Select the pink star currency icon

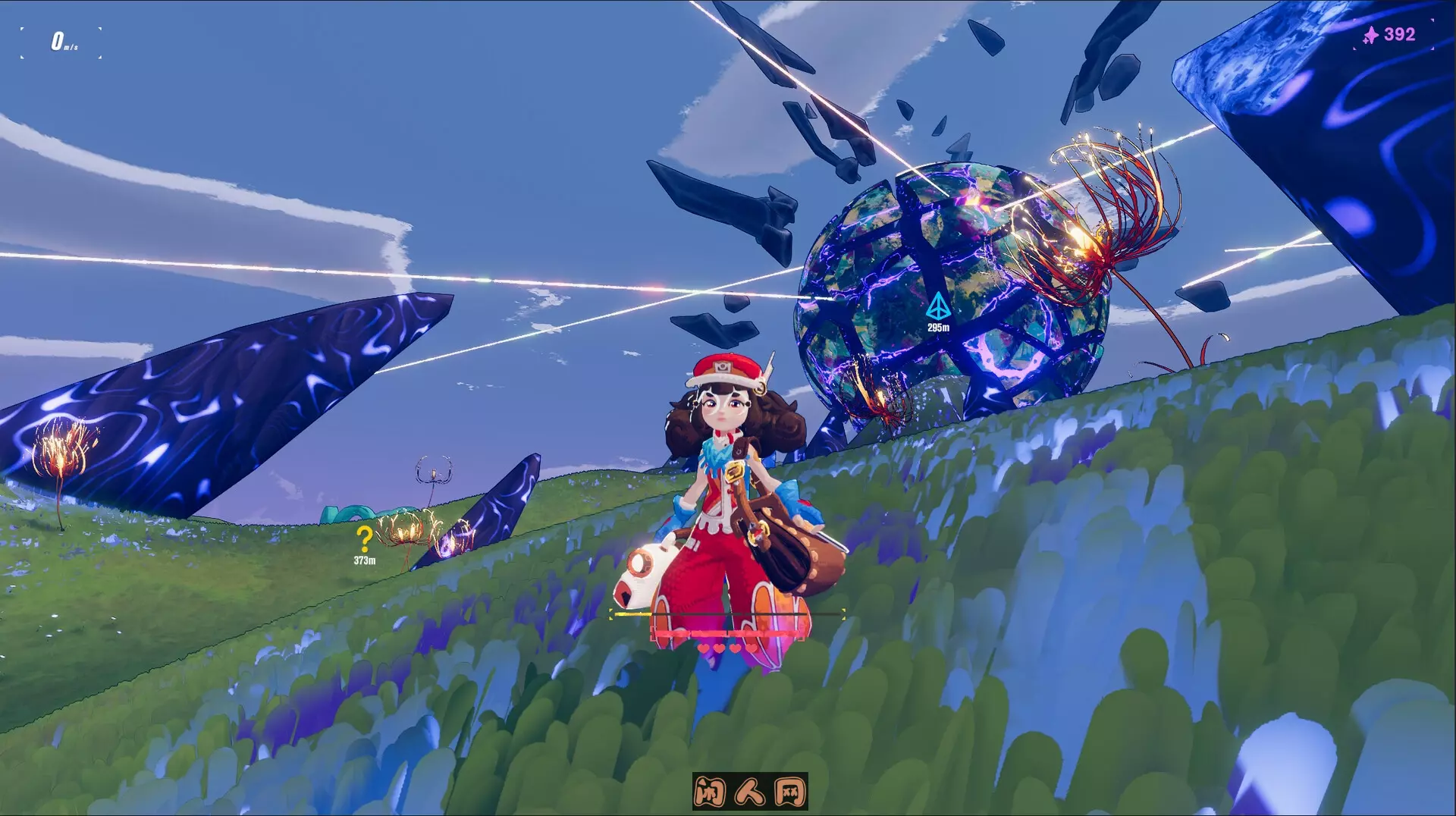[x=1371, y=35]
